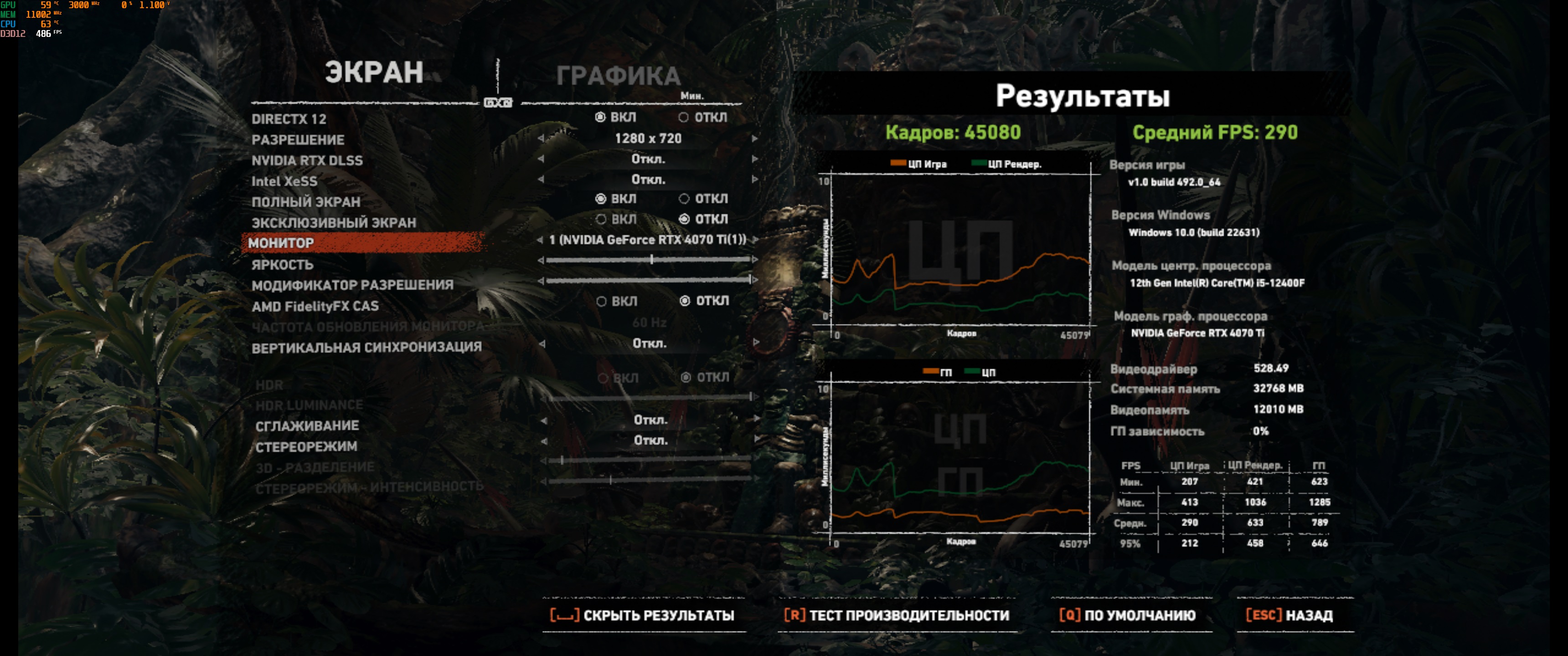Click right arrow for СТЕРЕОРЕЖИМ

(x=755, y=440)
